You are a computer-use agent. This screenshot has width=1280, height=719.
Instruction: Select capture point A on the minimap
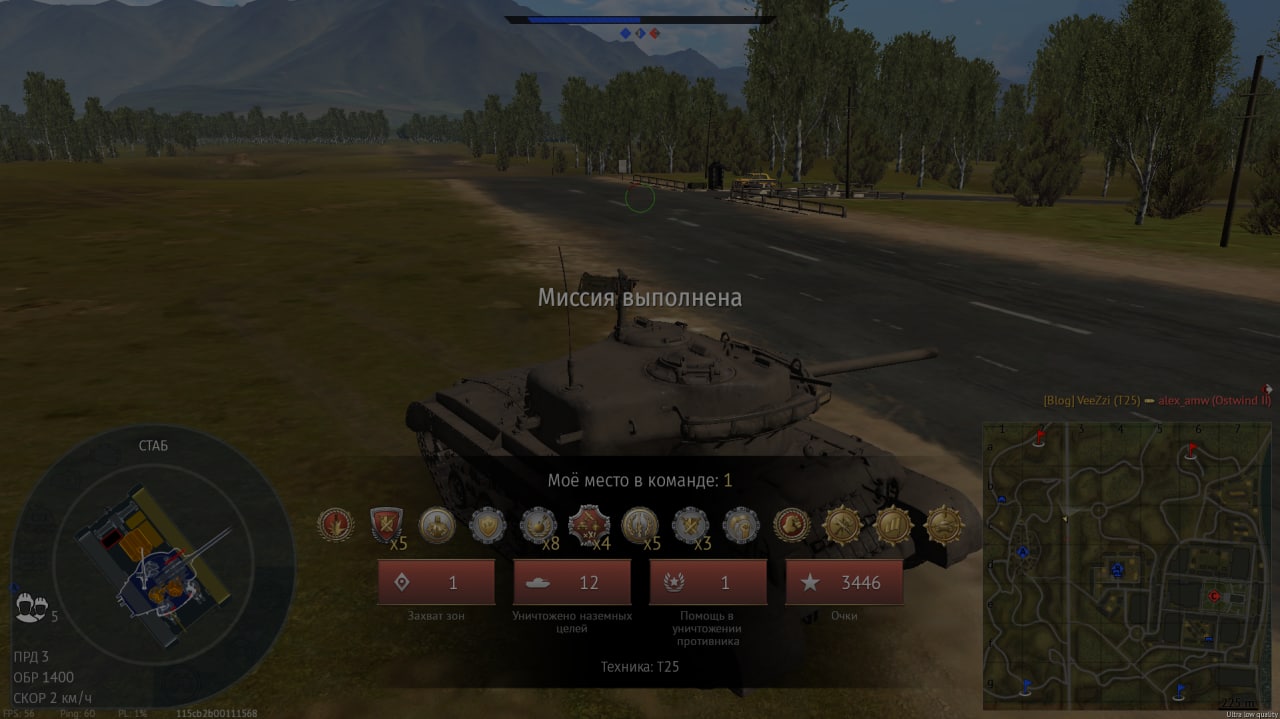(x=1022, y=552)
